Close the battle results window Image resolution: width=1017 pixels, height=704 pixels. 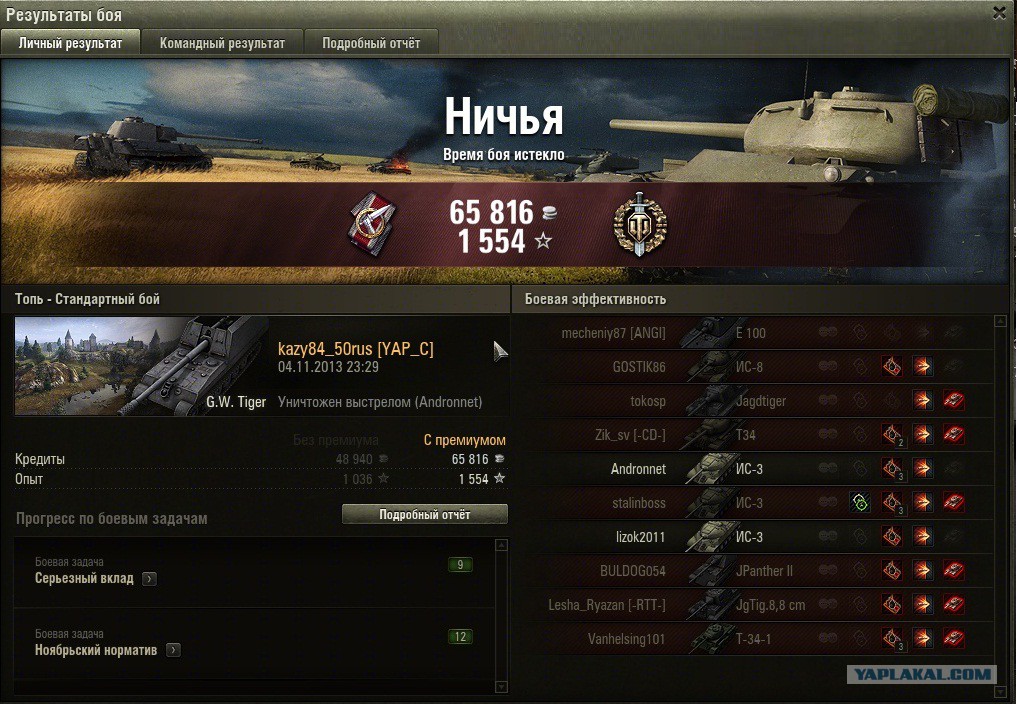point(999,13)
